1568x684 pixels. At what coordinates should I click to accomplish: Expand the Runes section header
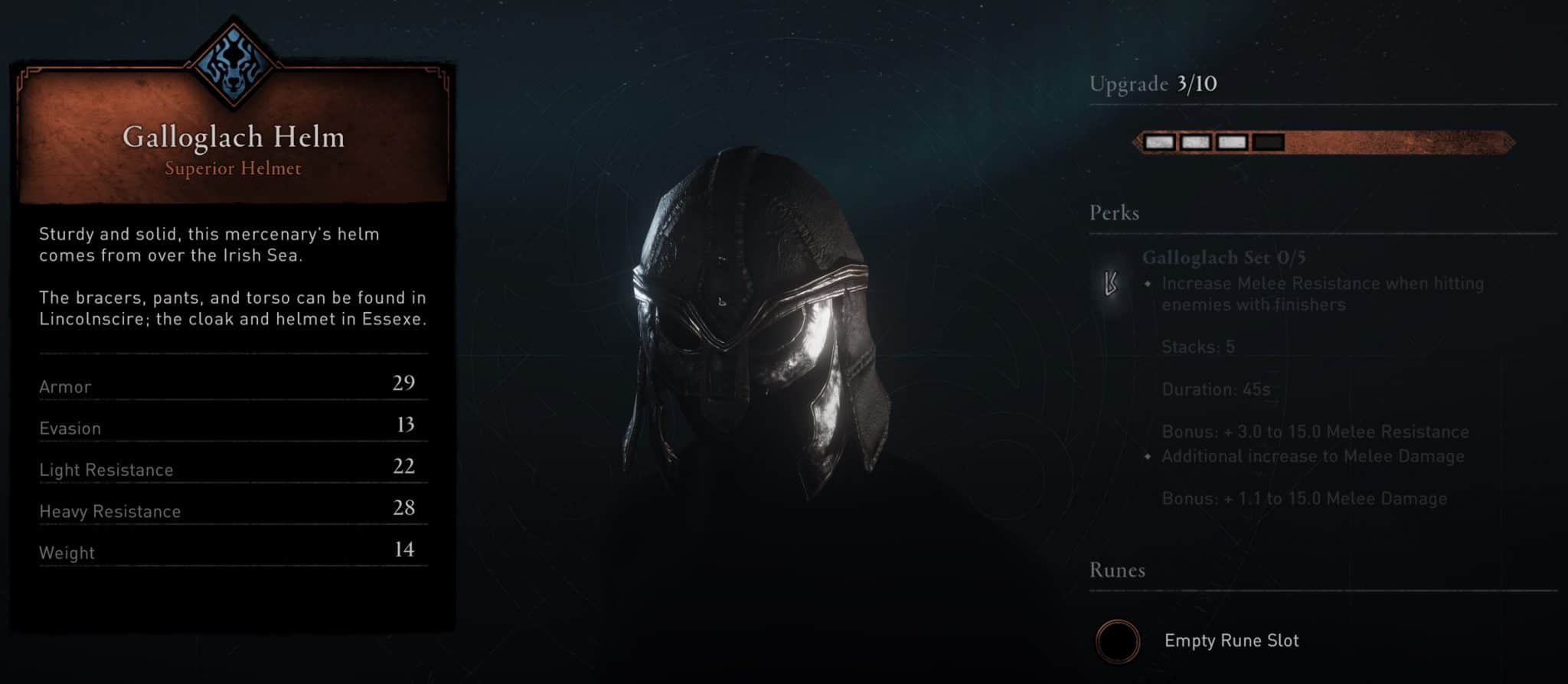(x=1117, y=571)
